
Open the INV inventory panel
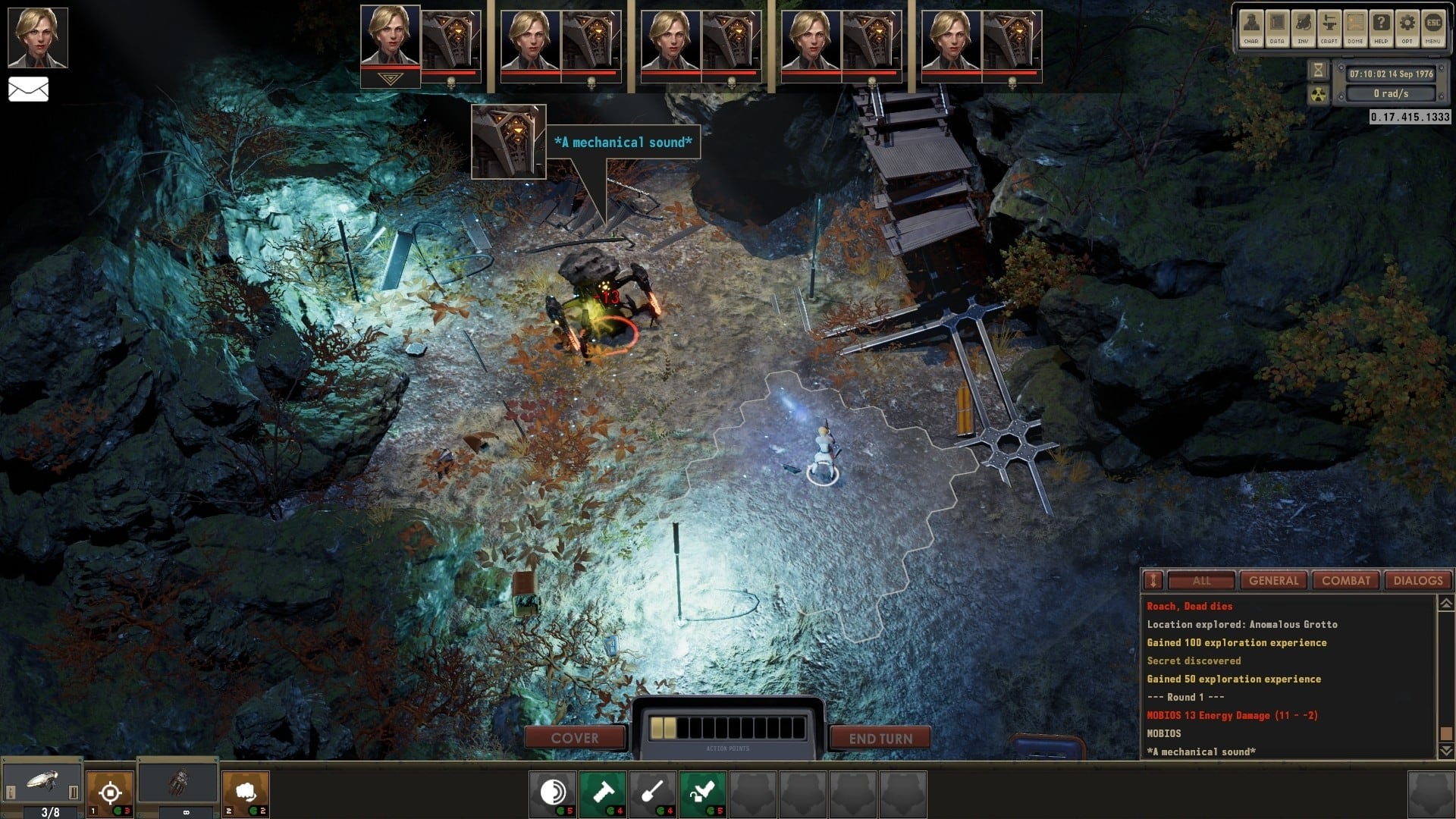(x=1303, y=28)
